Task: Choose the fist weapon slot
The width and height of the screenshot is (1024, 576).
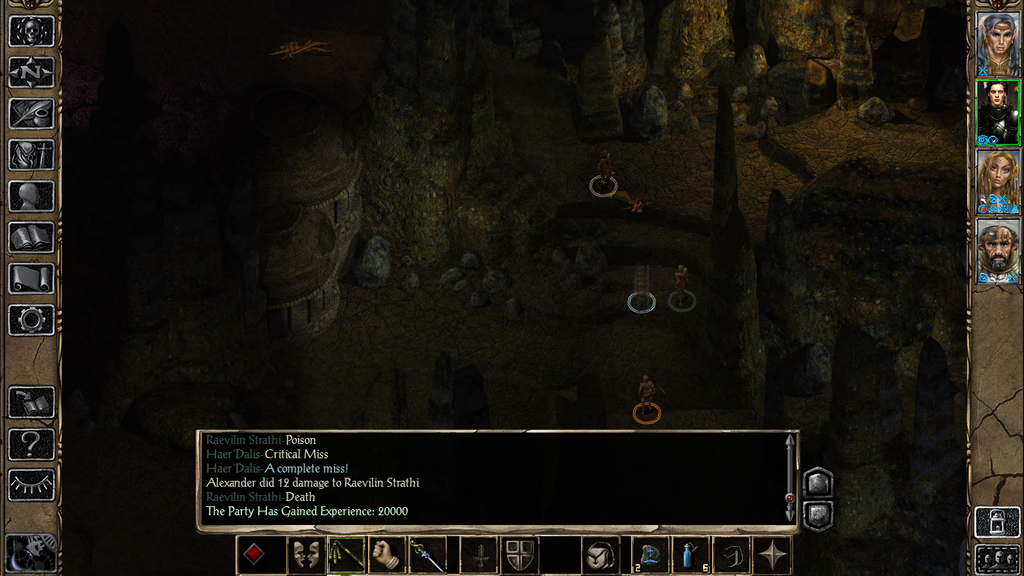Action: [387, 555]
